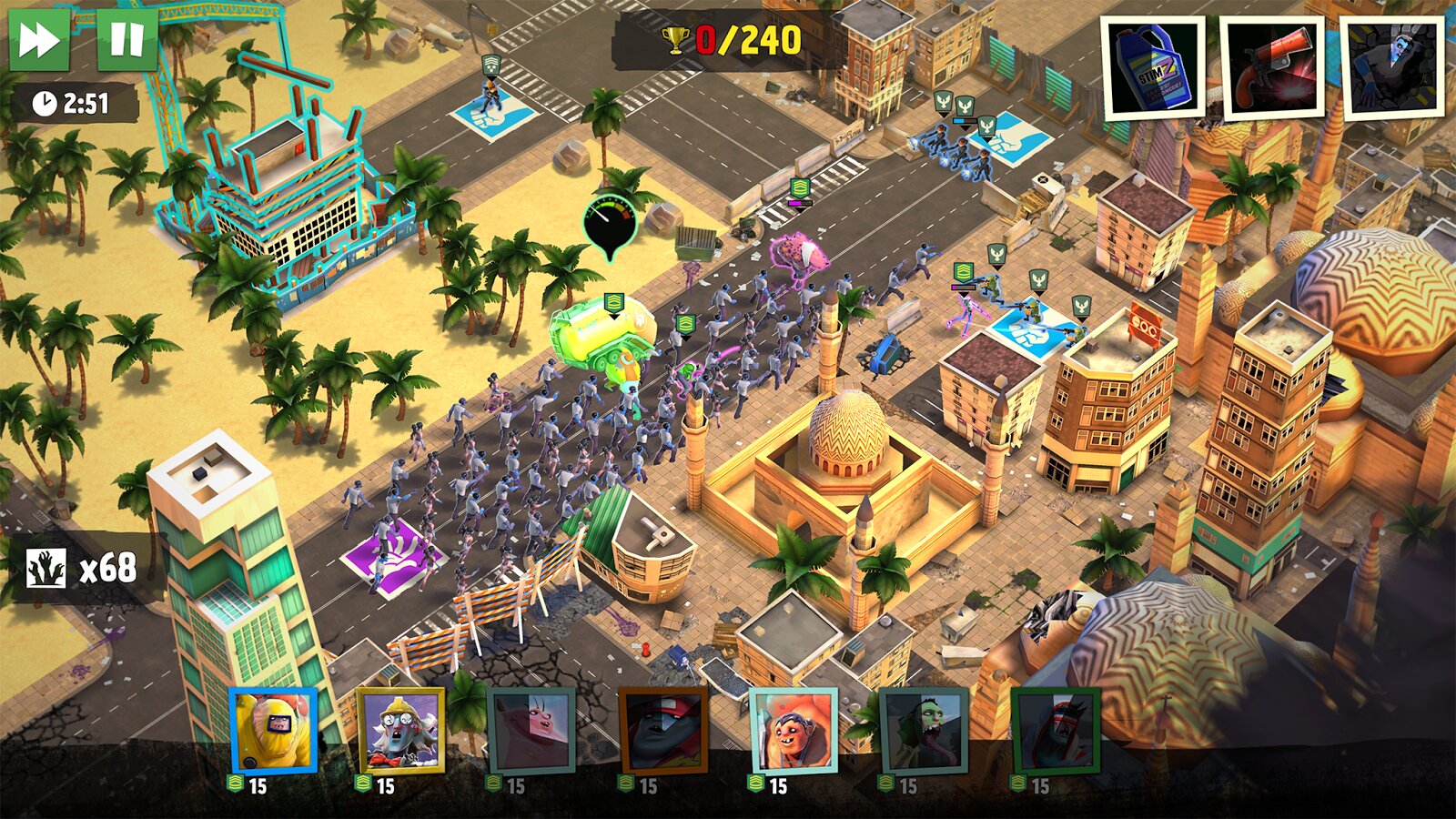Choose the orange brute with goggles card
Viewport: 1456px width, 819px height.
click(x=793, y=730)
